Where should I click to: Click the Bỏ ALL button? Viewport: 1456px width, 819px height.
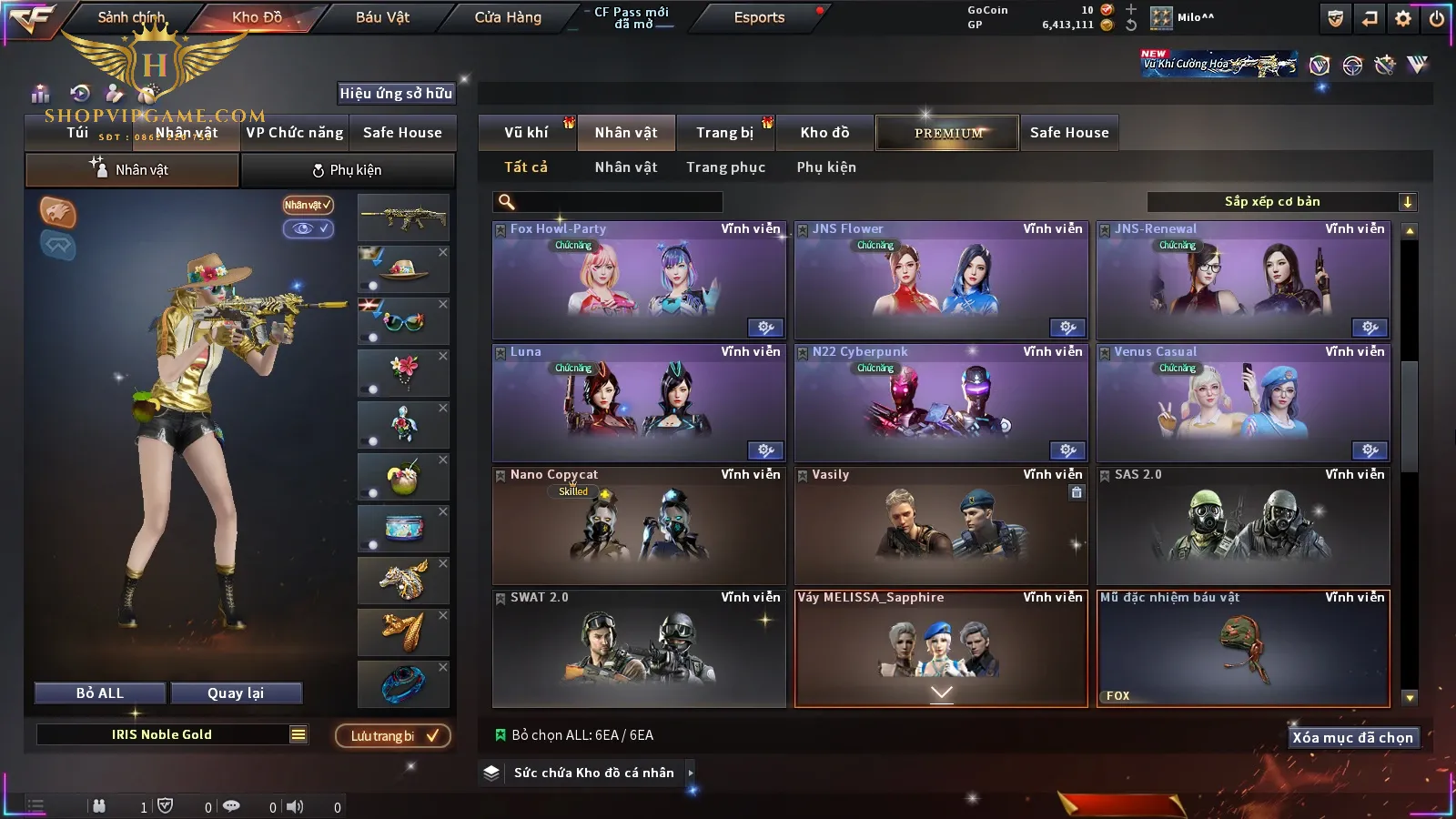click(100, 693)
